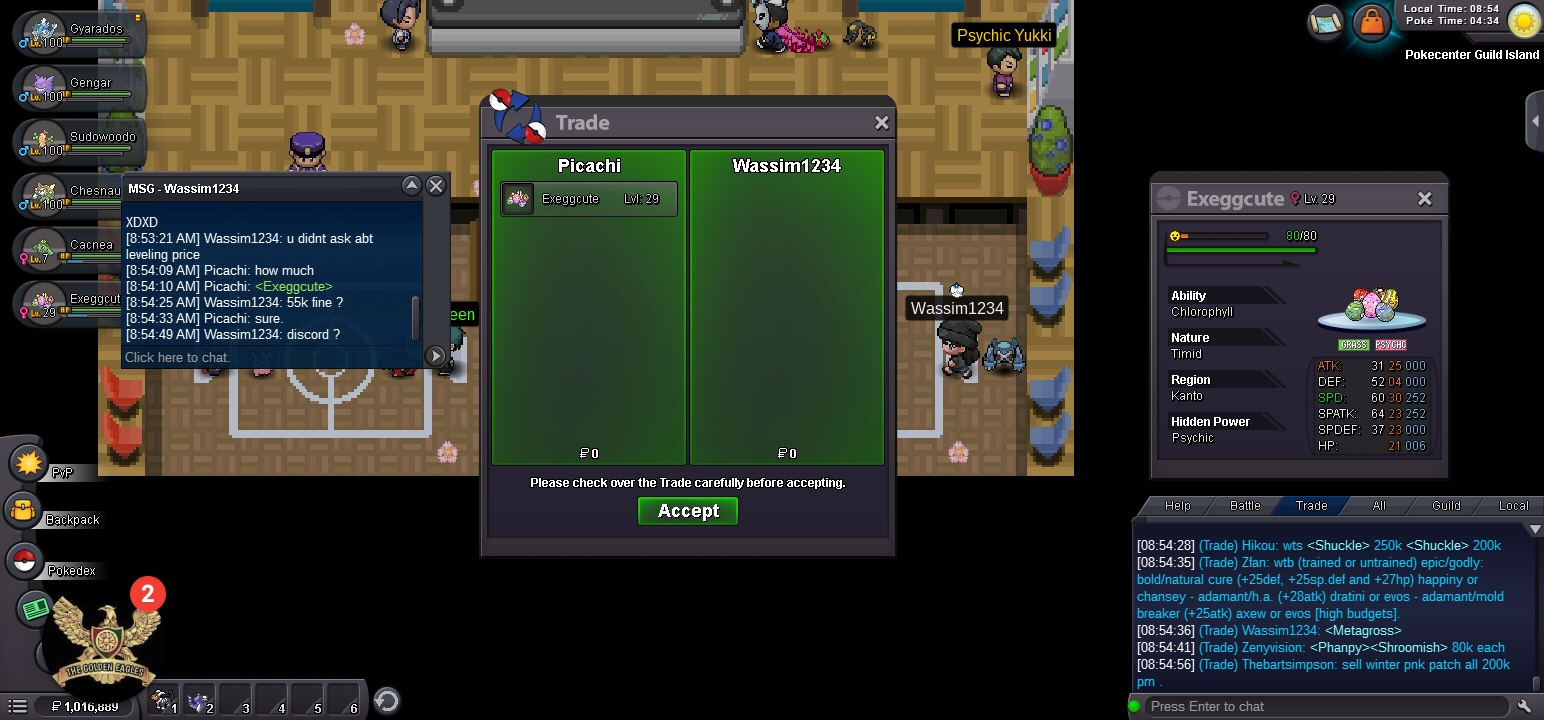Viewport: 1544px width, 720px height.
Task: Show the All chat tab
Action: coord(1379,506)
